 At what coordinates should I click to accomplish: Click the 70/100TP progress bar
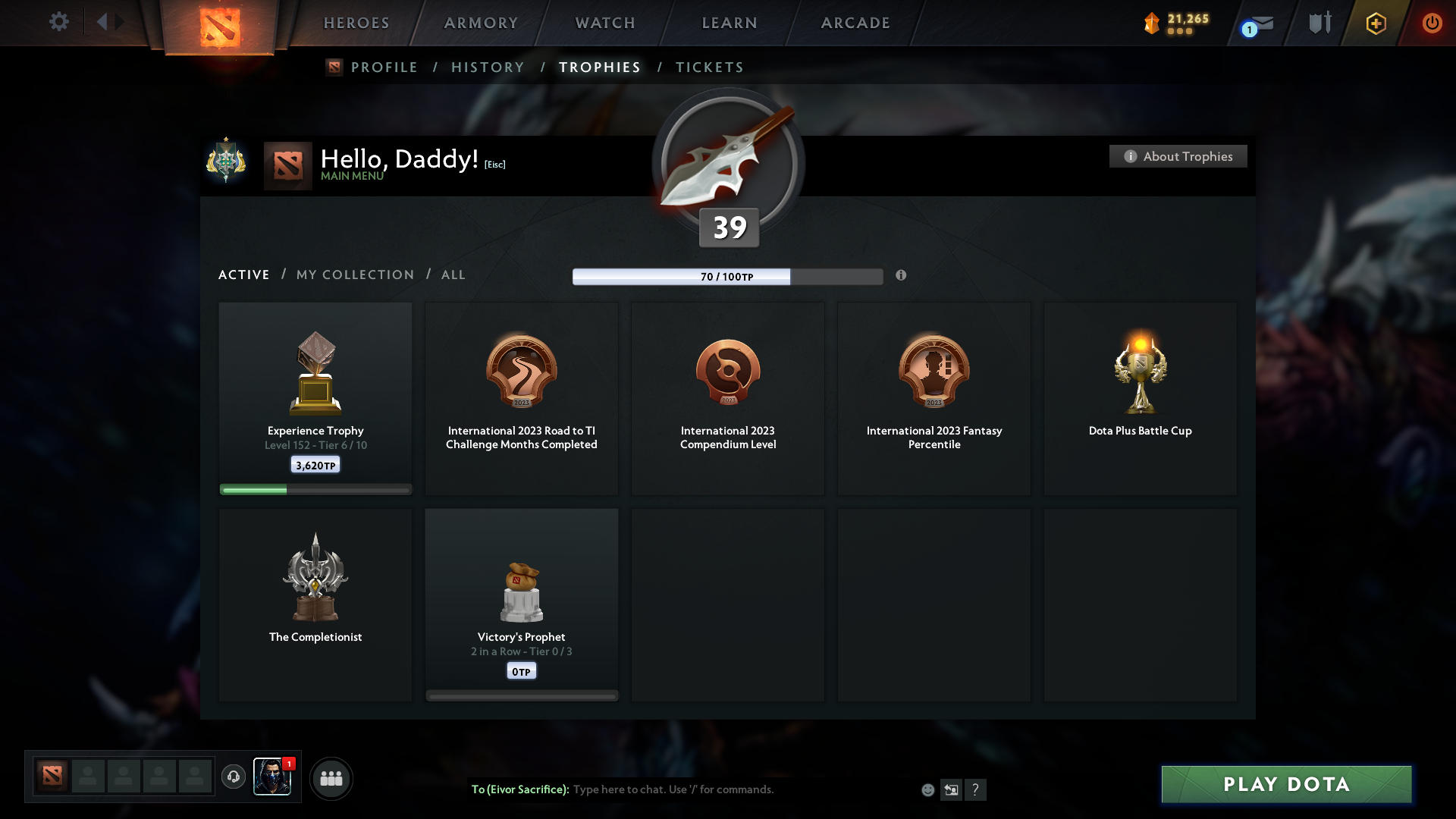(x=726, y=276)
